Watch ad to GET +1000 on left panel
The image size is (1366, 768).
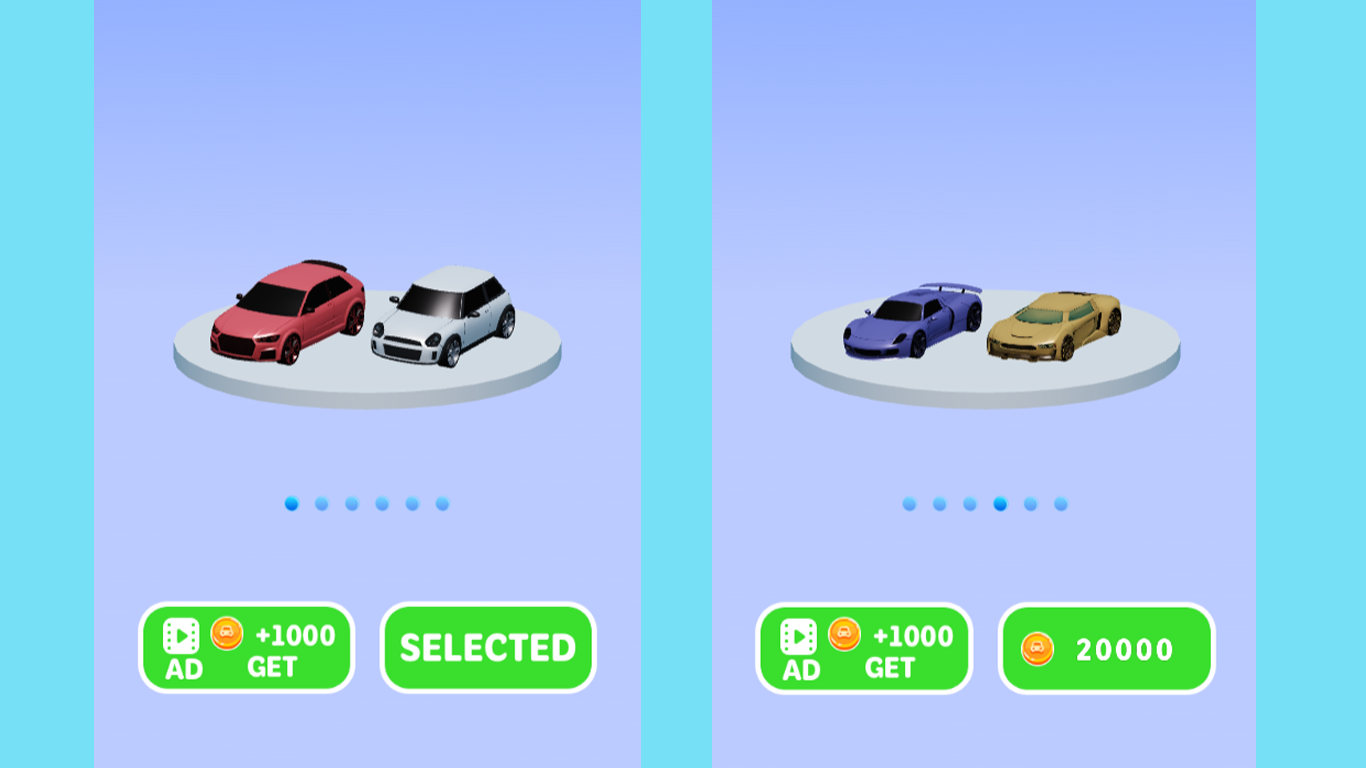[x=245, y=648]
